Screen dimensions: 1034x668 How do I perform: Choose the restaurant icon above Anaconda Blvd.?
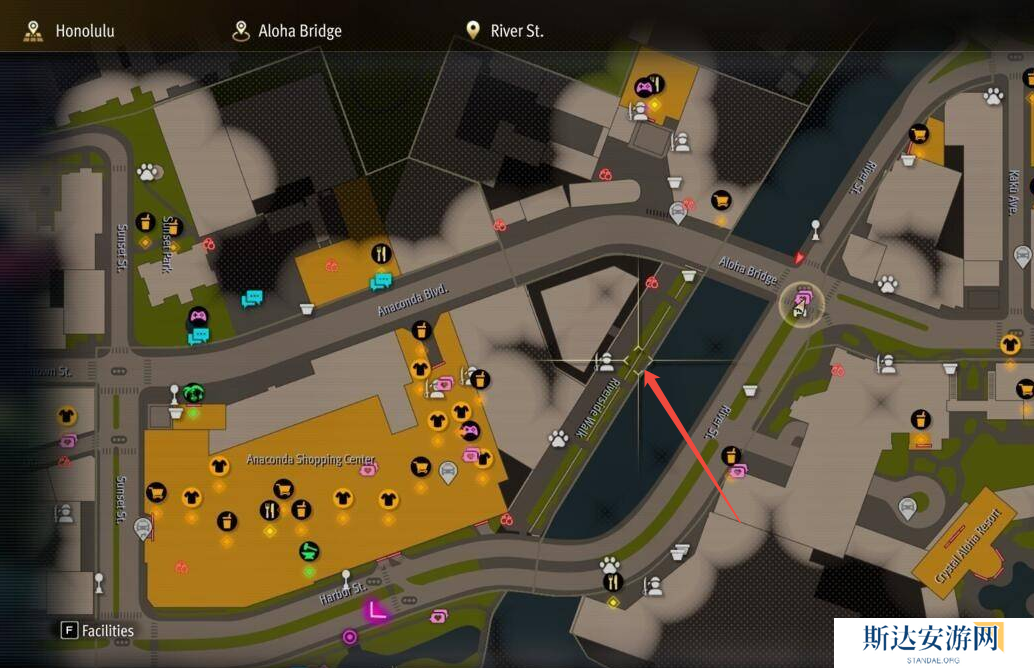(380, 253)
